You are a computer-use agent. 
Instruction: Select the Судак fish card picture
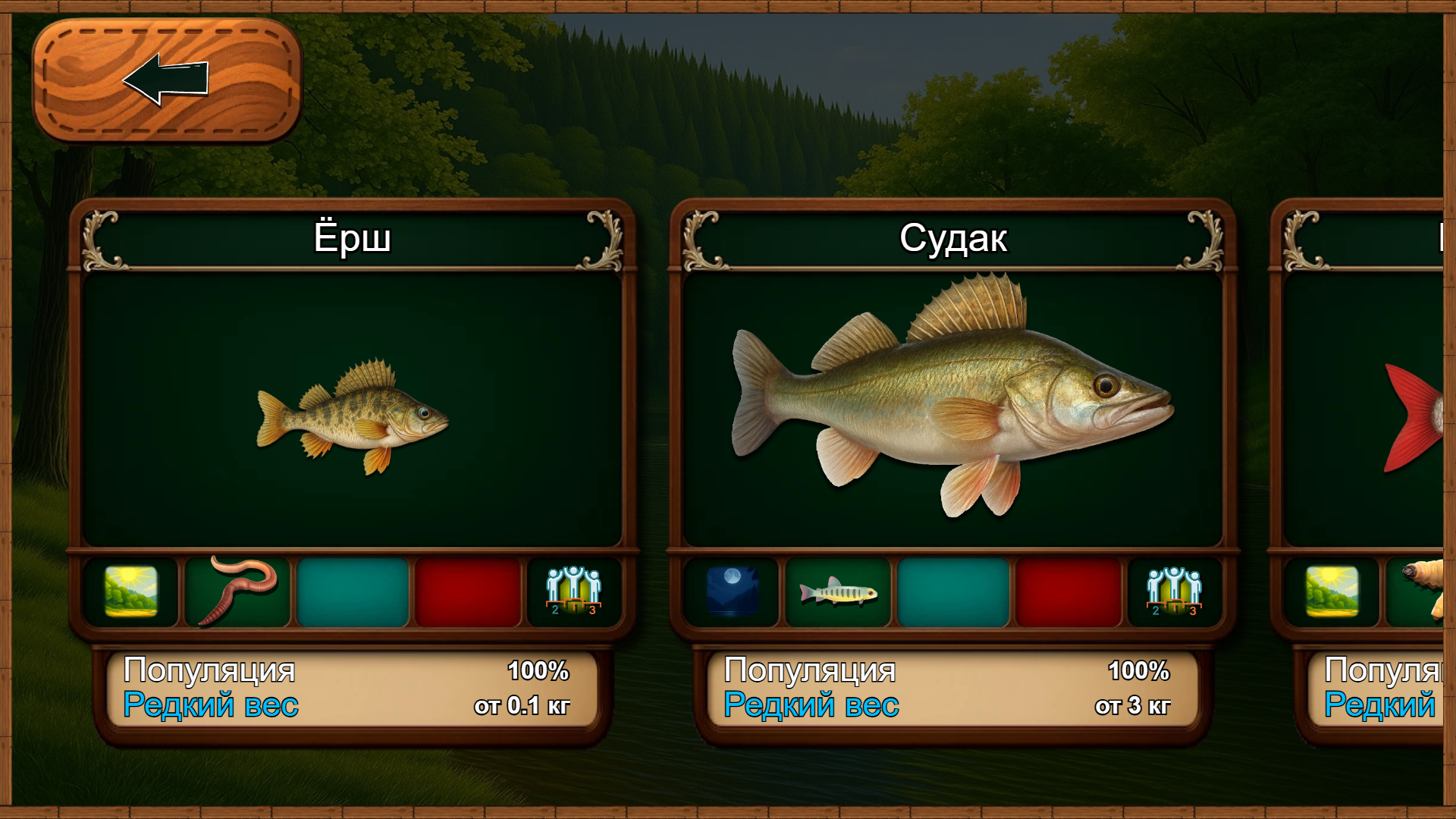click(952, 409)
